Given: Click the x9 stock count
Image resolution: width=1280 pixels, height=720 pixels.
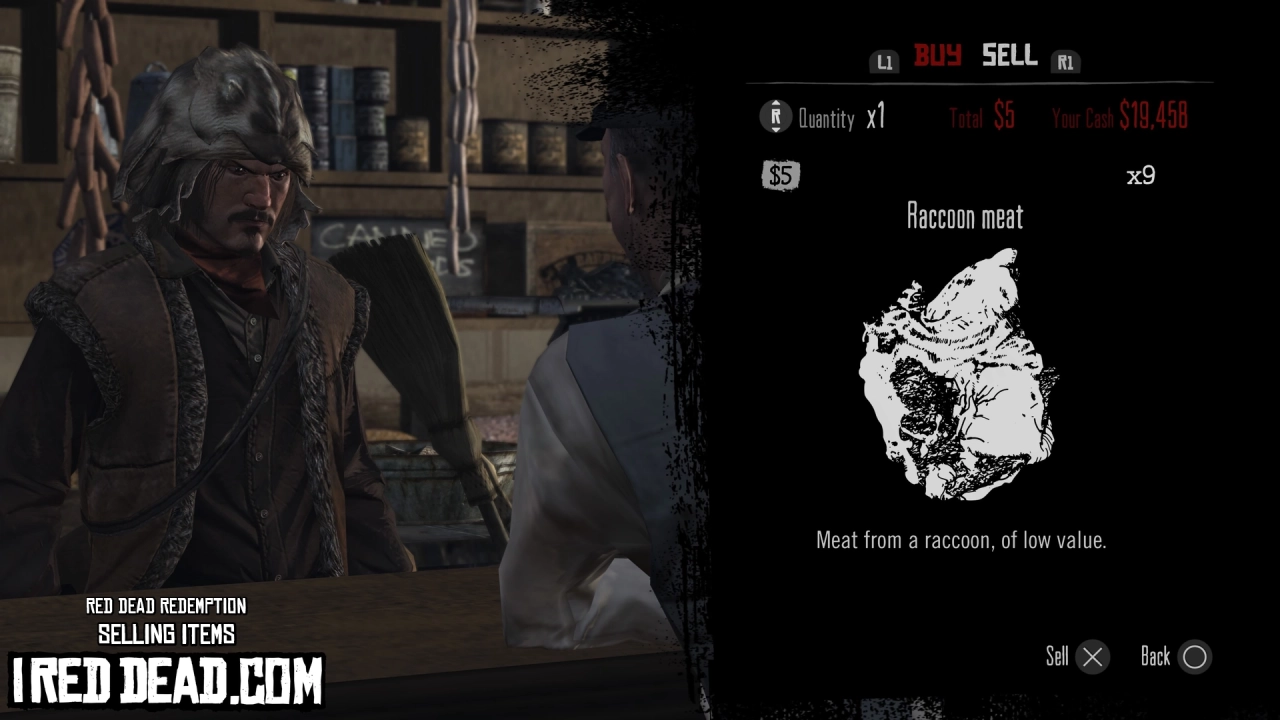Looking at the screenshot, I should 1141,175.
